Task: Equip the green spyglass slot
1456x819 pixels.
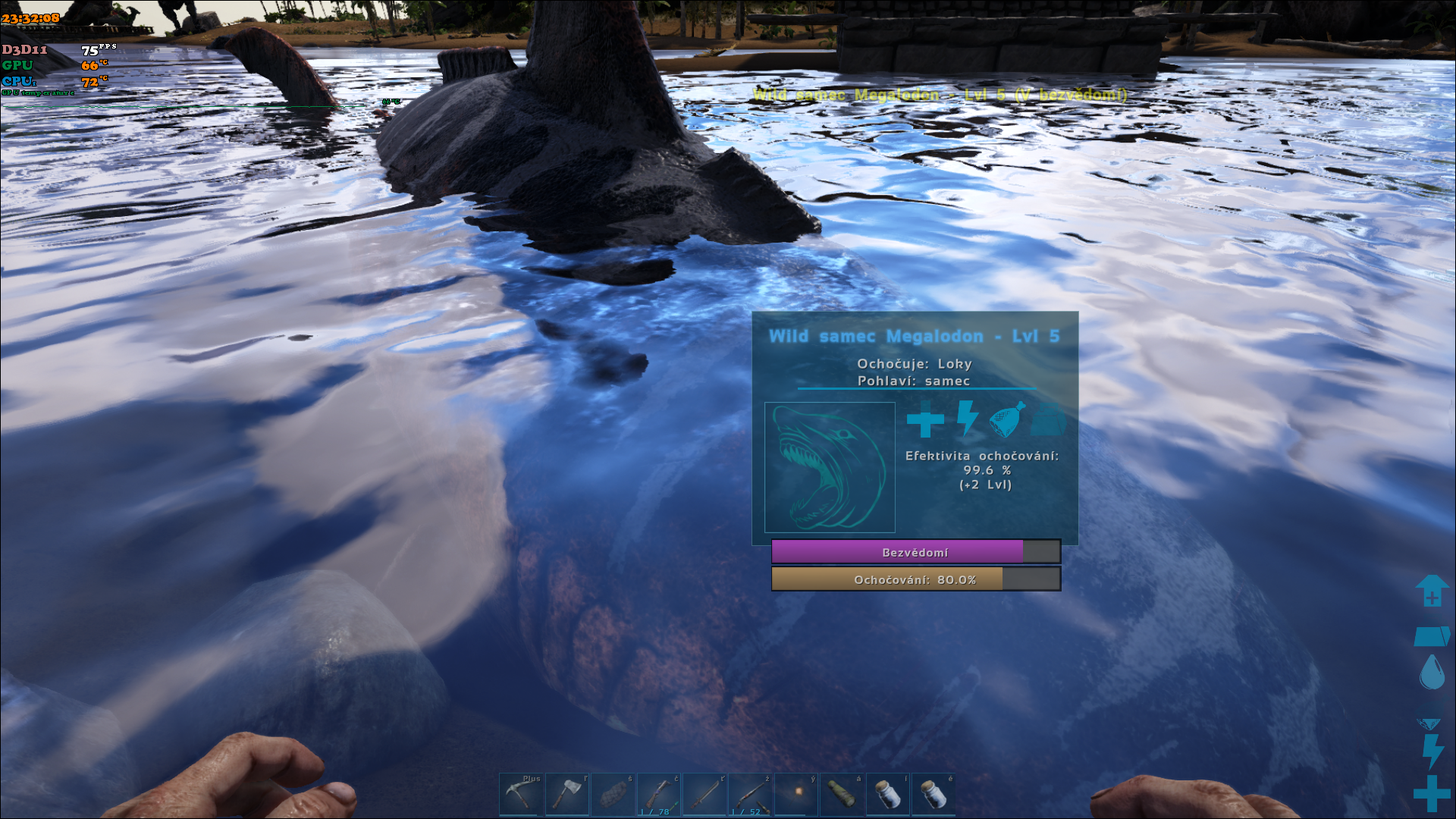Action: tap(843, 794)
